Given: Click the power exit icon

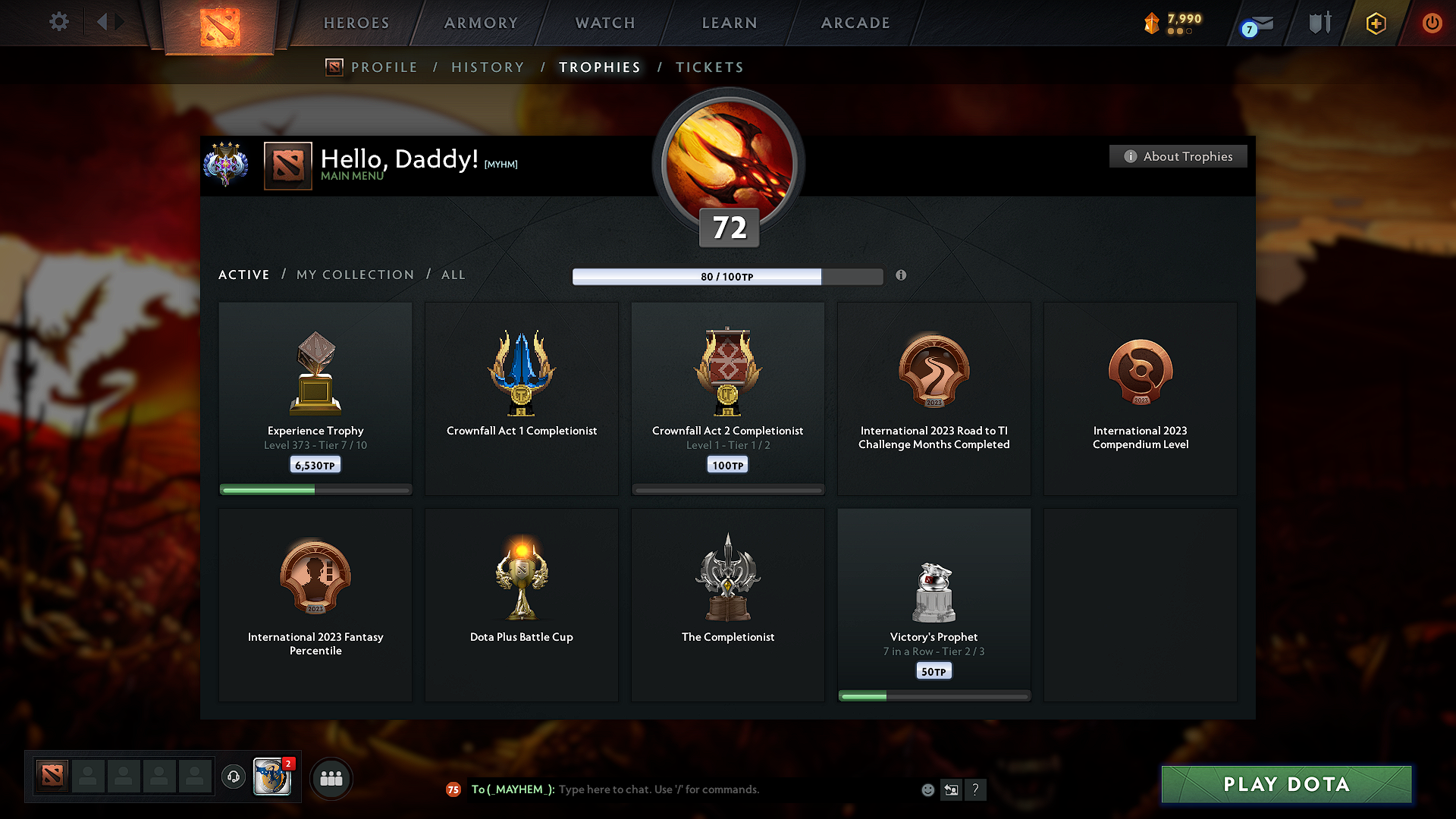Looking at the screenshot, I should pos(1432,23).
